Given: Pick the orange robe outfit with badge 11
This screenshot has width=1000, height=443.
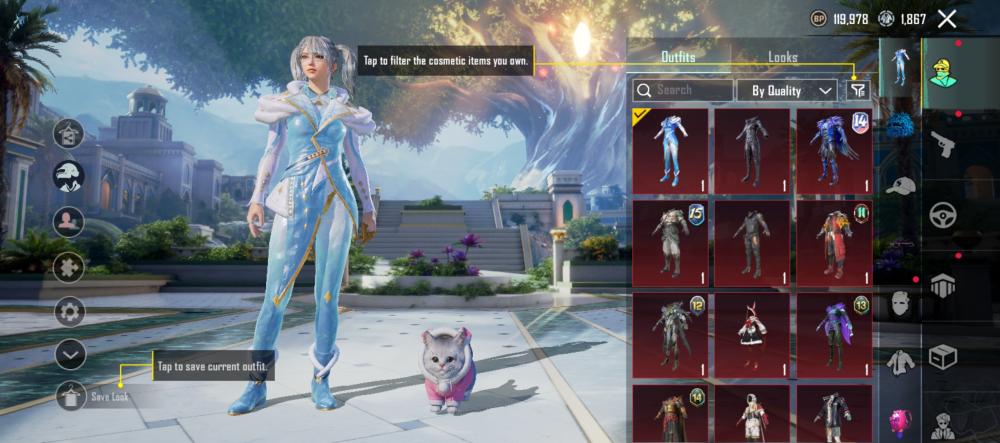Looking at the screenshot, I should pyautogui.click(x=834, y=243).
